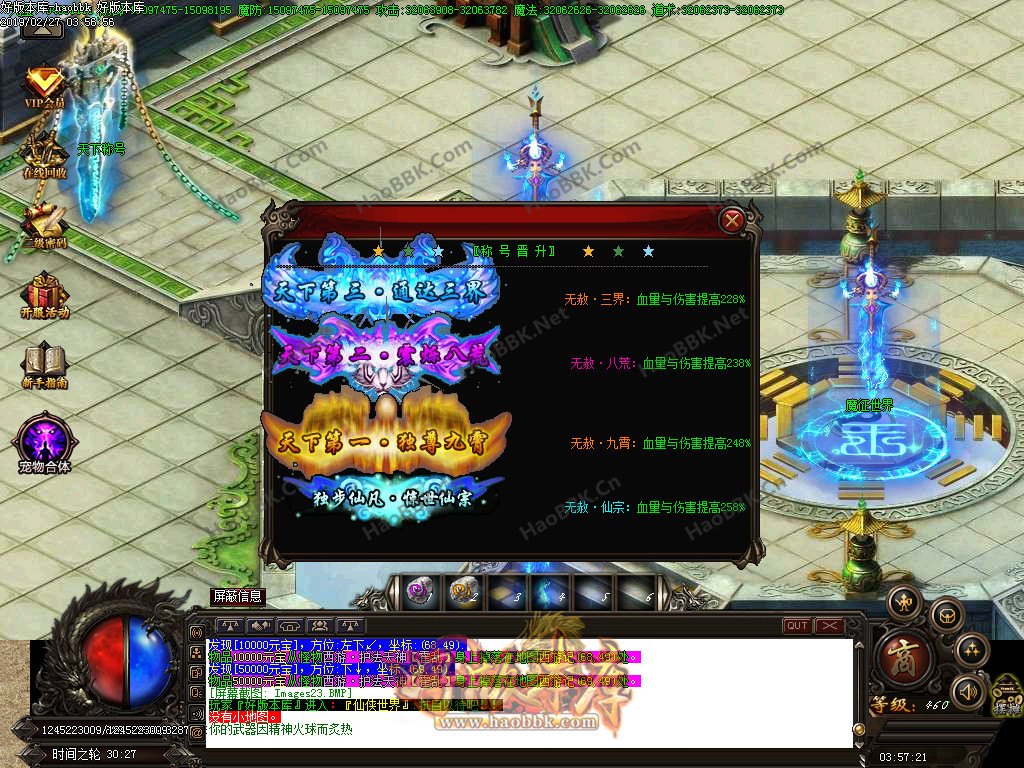Close the chat panel with its X button
Screen dimensions: 1024x768
click(x=829, y=626)
